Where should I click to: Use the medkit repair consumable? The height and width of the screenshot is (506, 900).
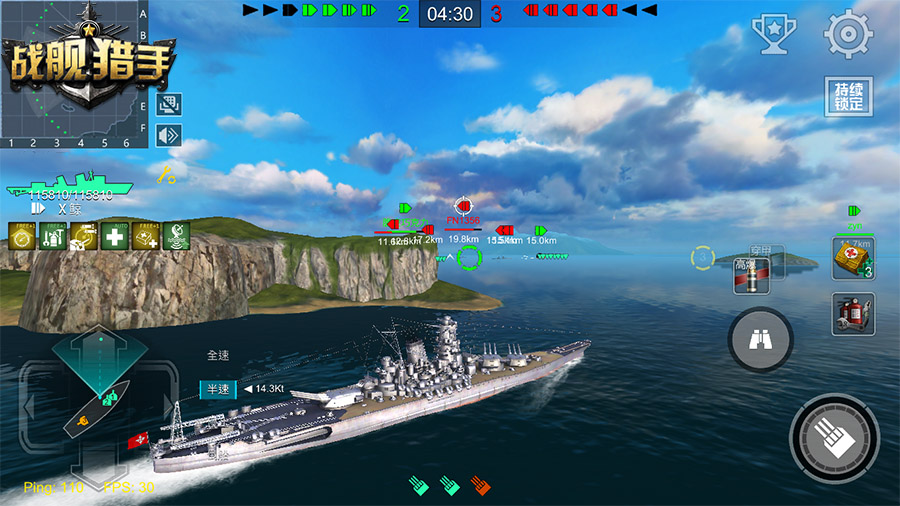pyautogui.click(x=852, y=258)
